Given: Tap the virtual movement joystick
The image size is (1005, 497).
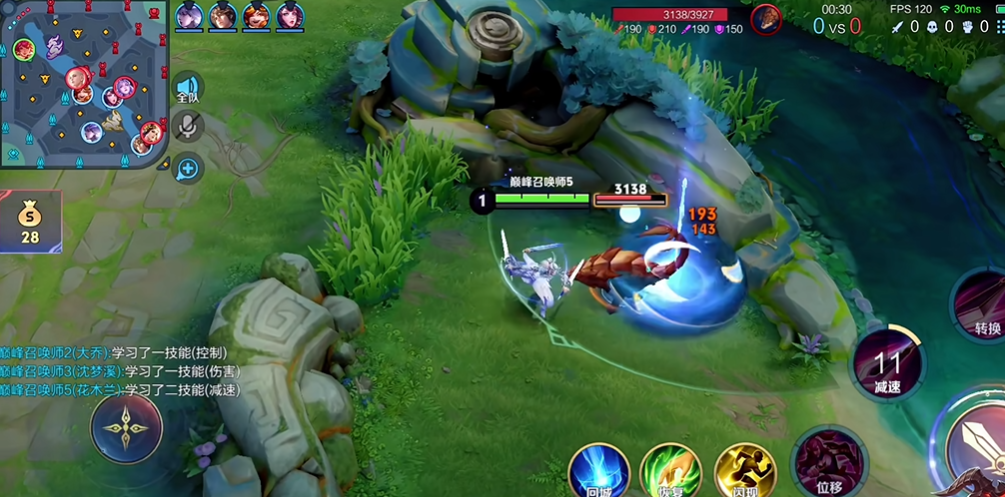Looking at the screenshot, I should pos(126,428).
